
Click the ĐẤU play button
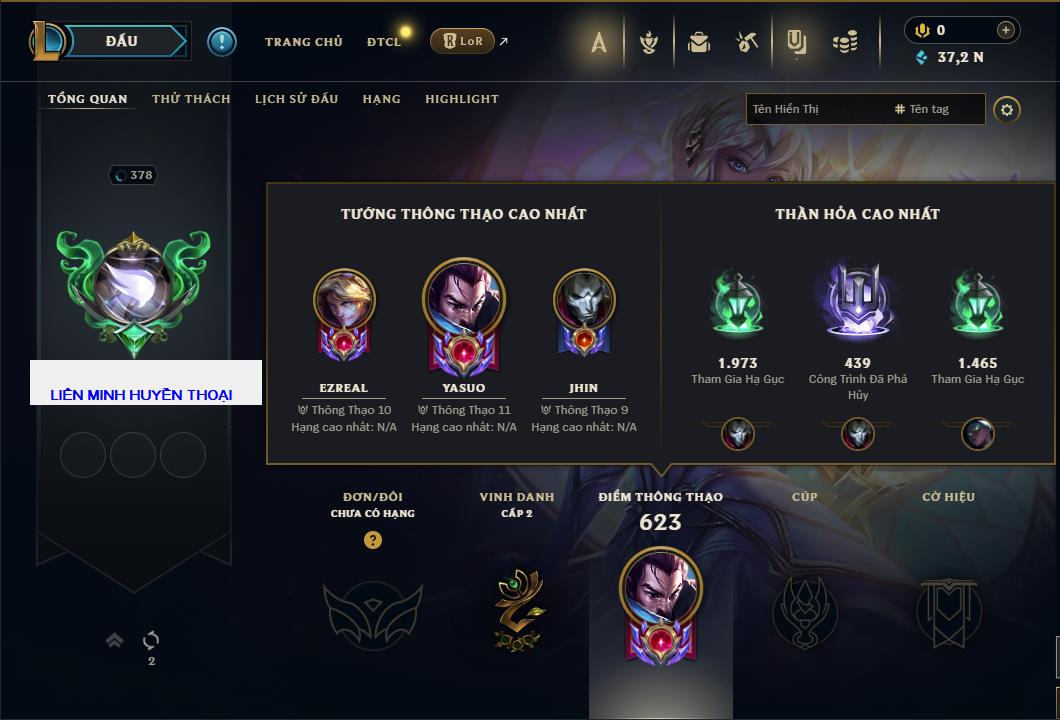pyautogui.click(x=121, y=41)
